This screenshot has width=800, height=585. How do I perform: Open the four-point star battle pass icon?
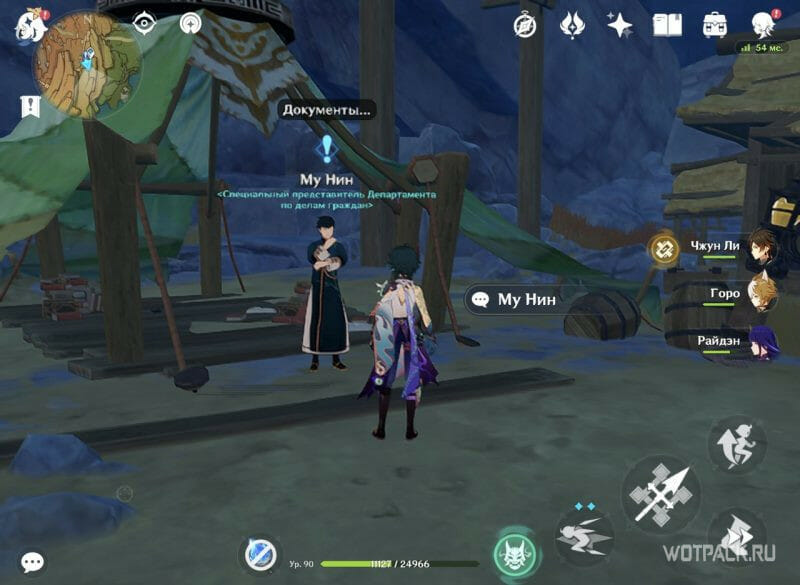tap(619, 24)
